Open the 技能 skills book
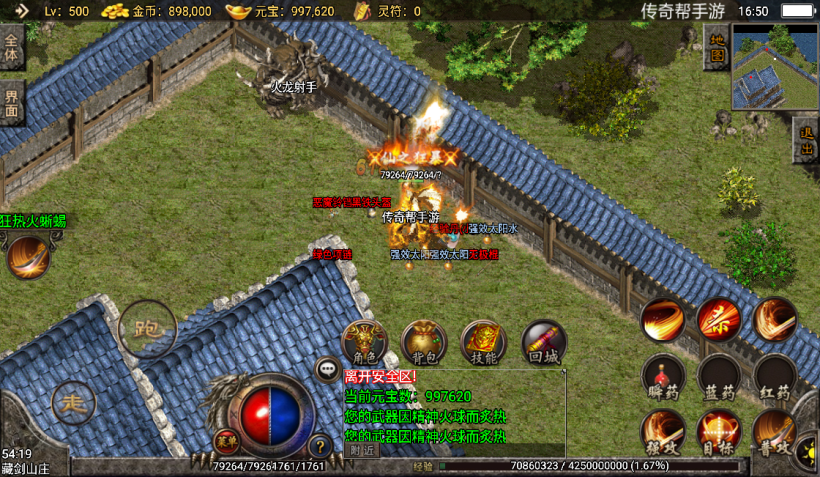Viewport: 820px width, 477px height. tap(483, 343)
